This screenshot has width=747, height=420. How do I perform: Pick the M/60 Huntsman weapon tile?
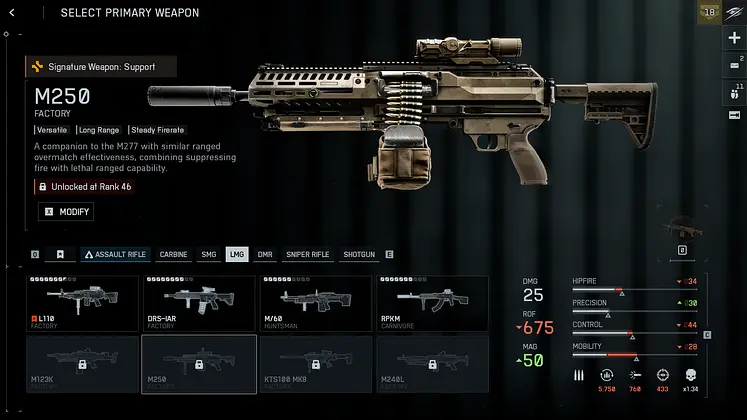click(x=315, y=304)
